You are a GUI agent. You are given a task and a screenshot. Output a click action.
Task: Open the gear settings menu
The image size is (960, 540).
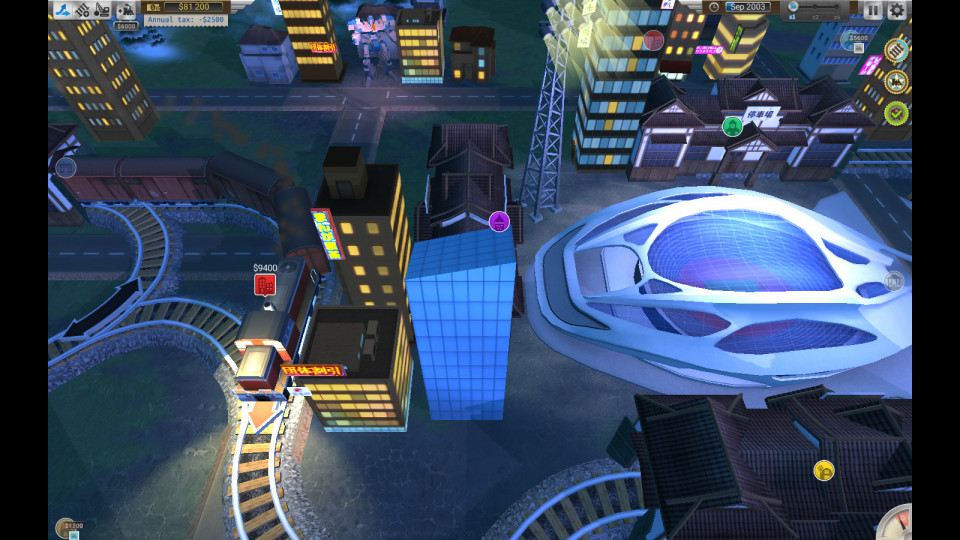(897, 10)
